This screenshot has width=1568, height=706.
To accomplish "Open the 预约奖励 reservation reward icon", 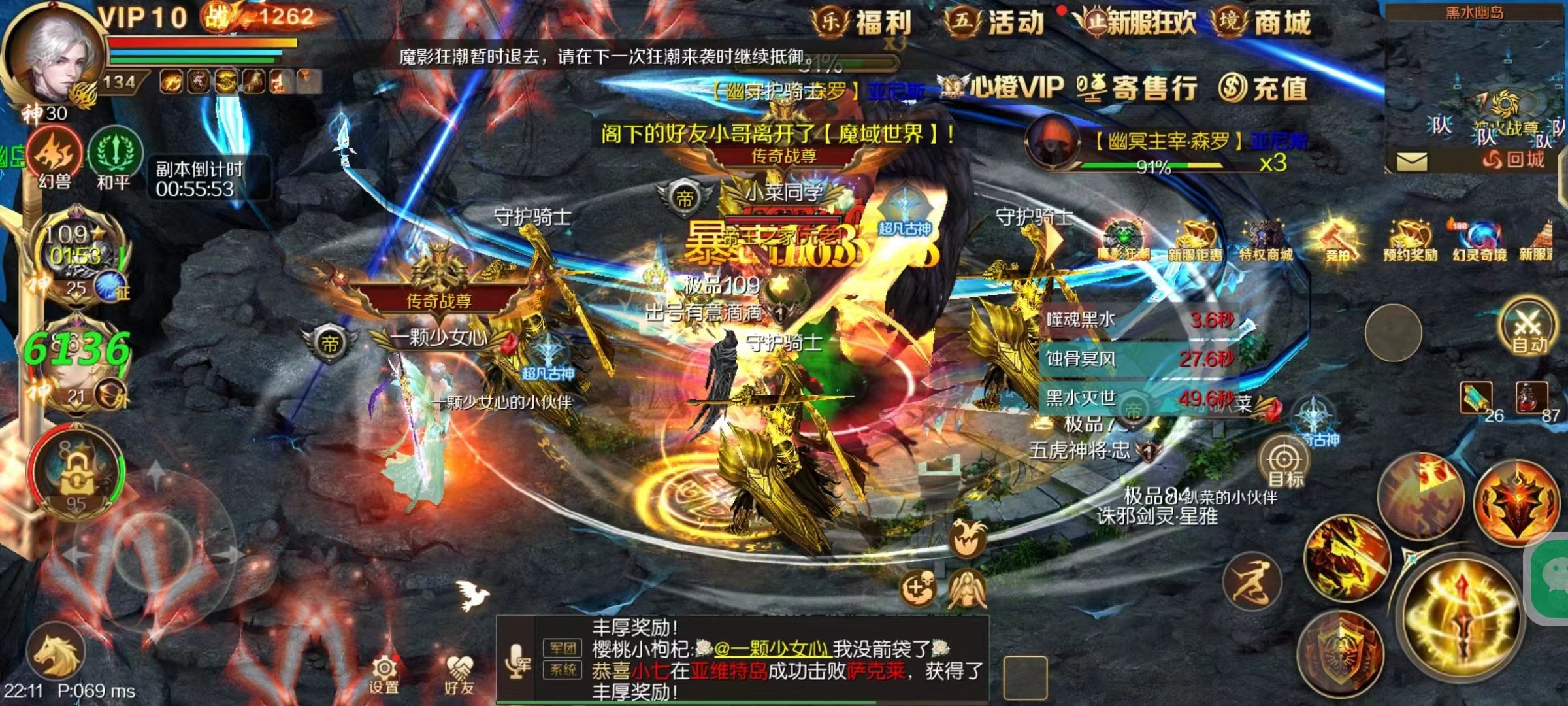I will (x=1410, y=241).
